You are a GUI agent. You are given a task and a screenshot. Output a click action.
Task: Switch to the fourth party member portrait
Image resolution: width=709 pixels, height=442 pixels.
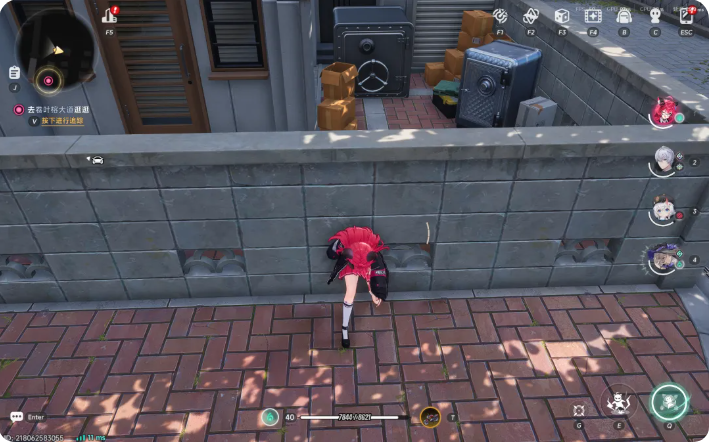(663, 259)
